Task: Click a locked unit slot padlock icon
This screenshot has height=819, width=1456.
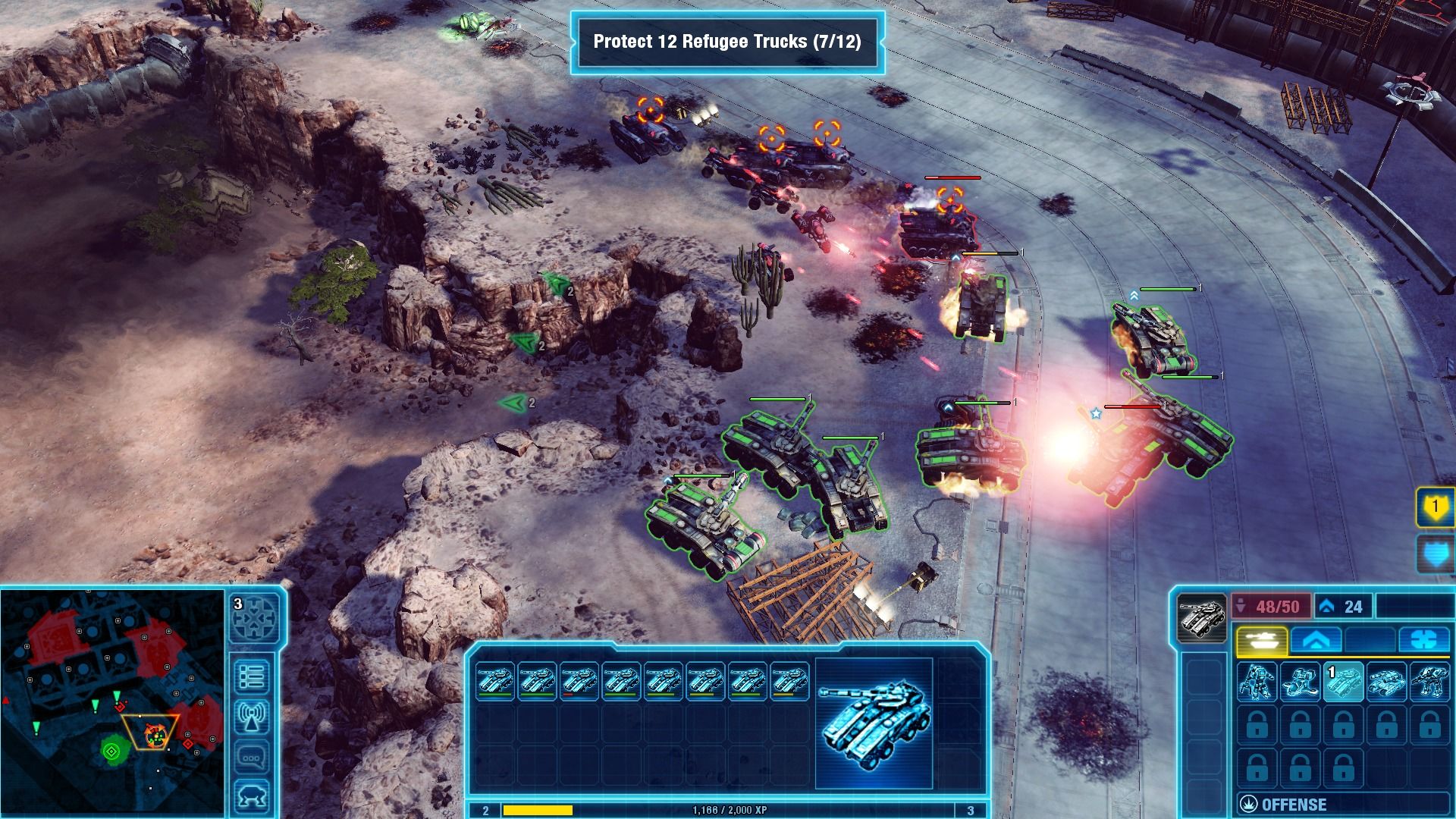Action: coord(1257,723)
